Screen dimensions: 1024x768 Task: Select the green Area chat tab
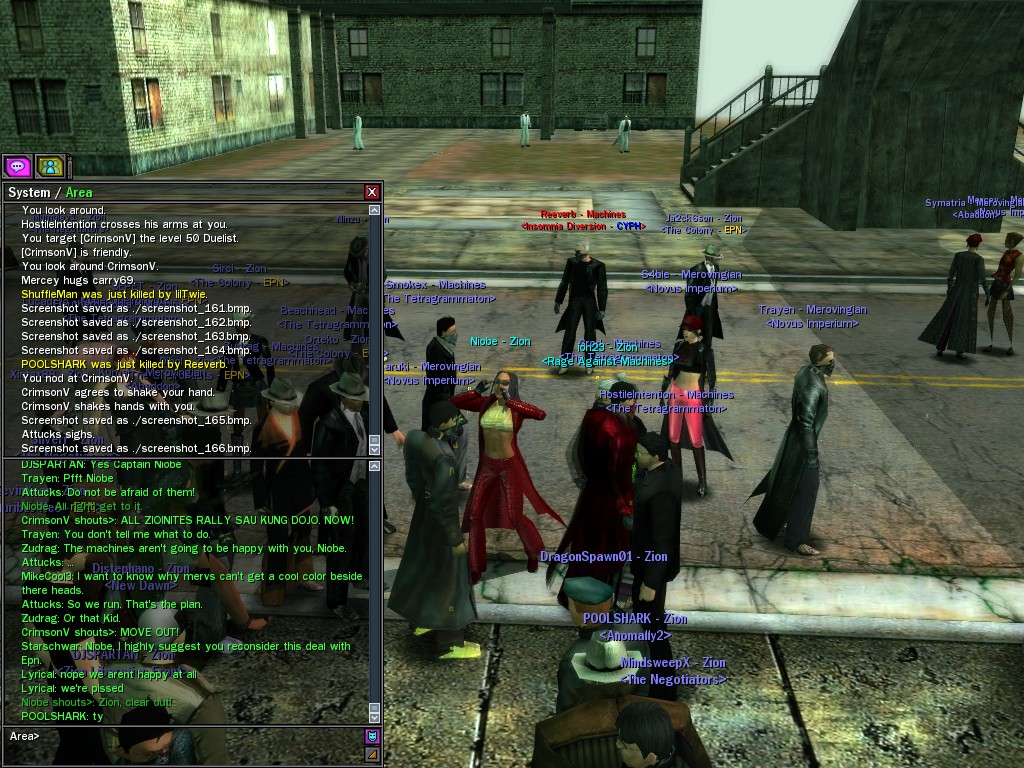tap(79, 192)
